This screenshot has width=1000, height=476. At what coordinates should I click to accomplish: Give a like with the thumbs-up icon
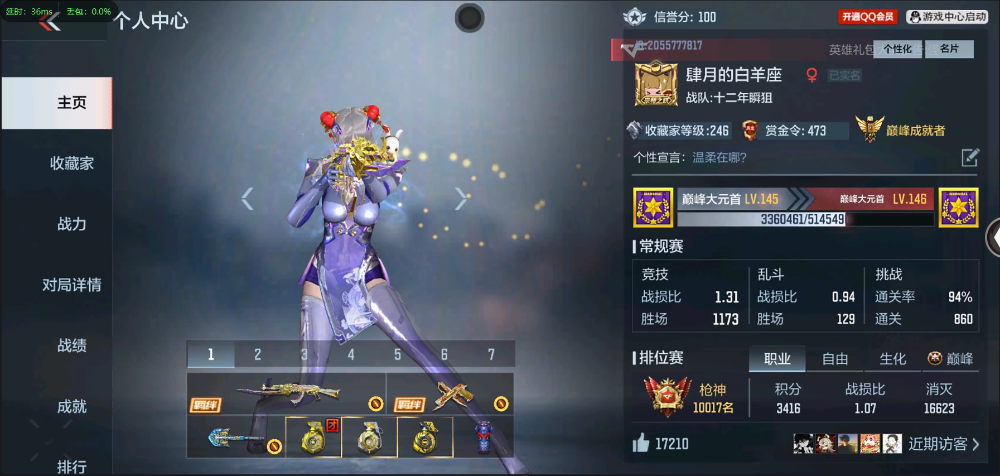coord(640,442)
